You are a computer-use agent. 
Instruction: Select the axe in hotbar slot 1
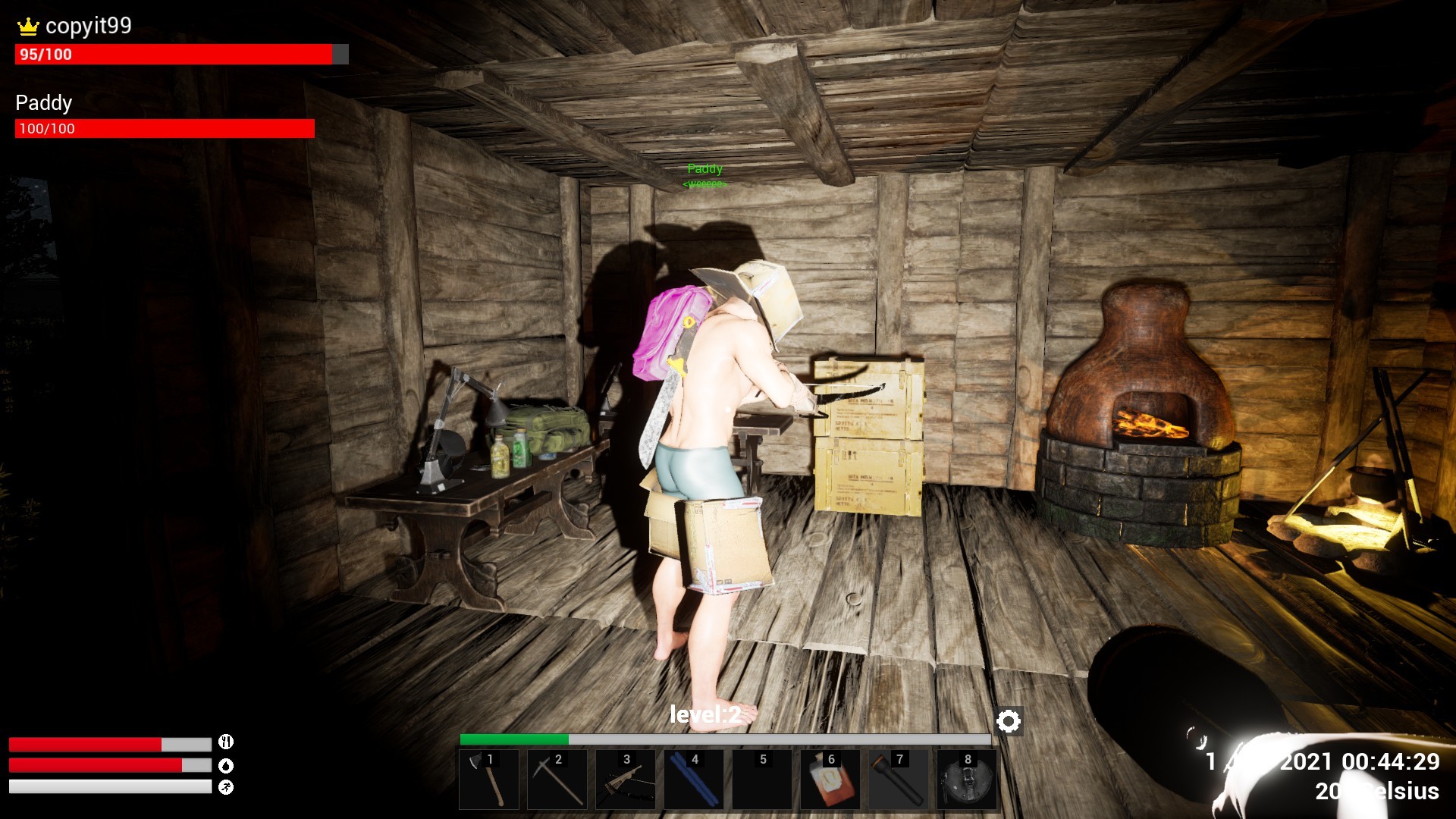click(x=489, y=780)
